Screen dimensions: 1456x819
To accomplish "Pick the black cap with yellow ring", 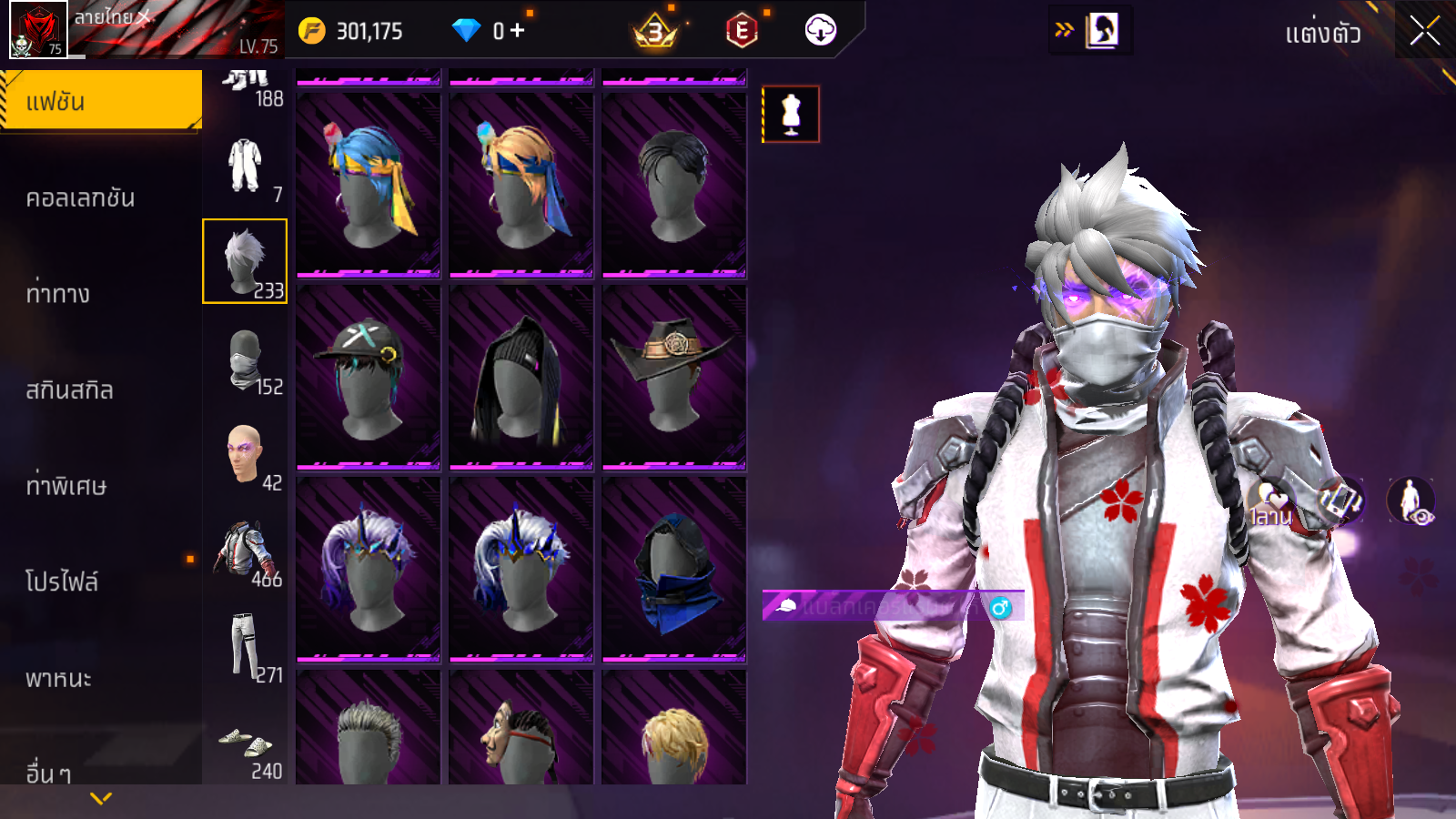I will pyautogui.click(x=369, y=377).
